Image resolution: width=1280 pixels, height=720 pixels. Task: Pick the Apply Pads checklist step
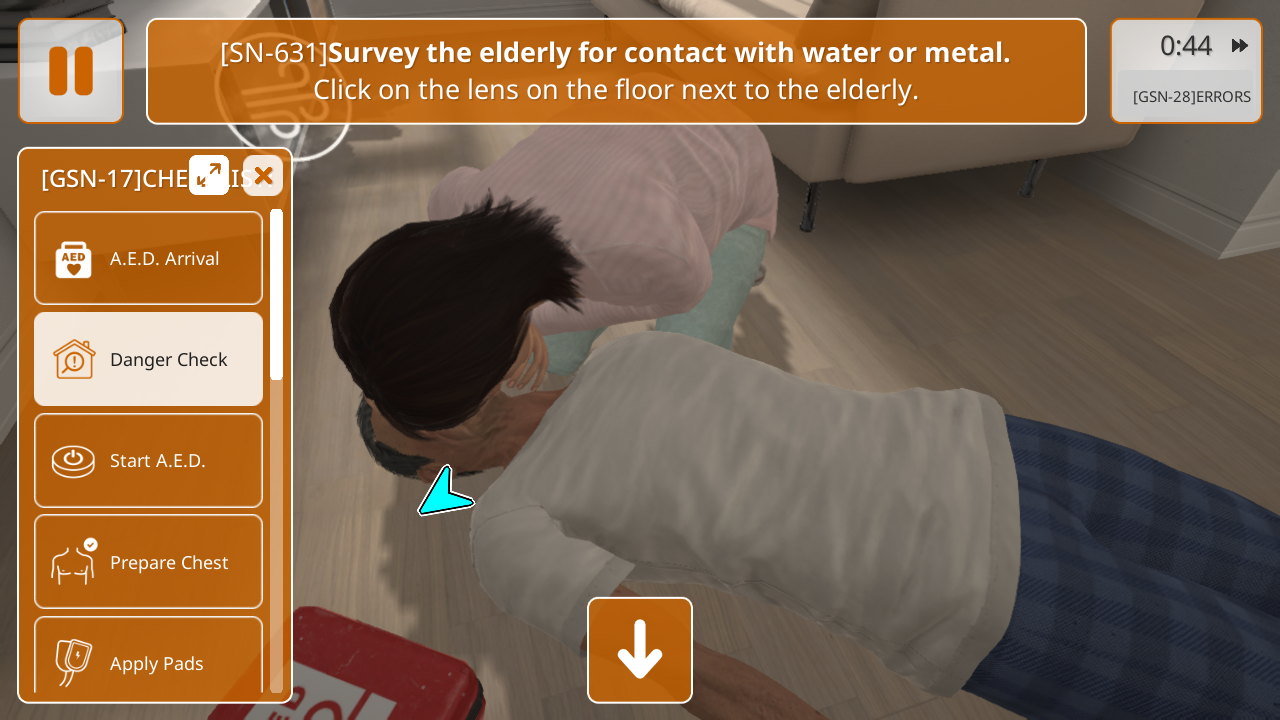tap(149, 661)
